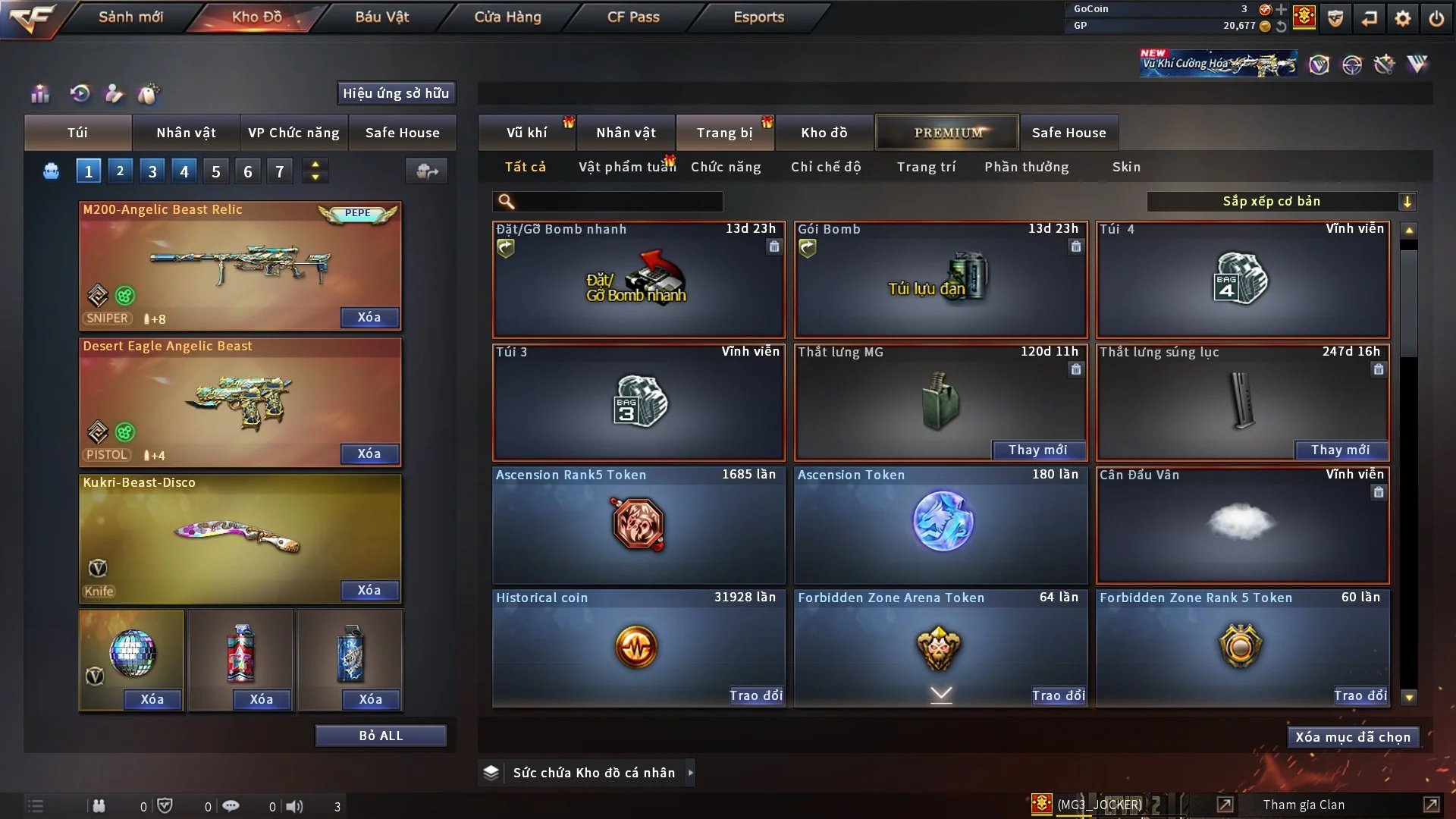
Task: Choose bag number 3
Action: pyautogui.click(x=152, y=171)
